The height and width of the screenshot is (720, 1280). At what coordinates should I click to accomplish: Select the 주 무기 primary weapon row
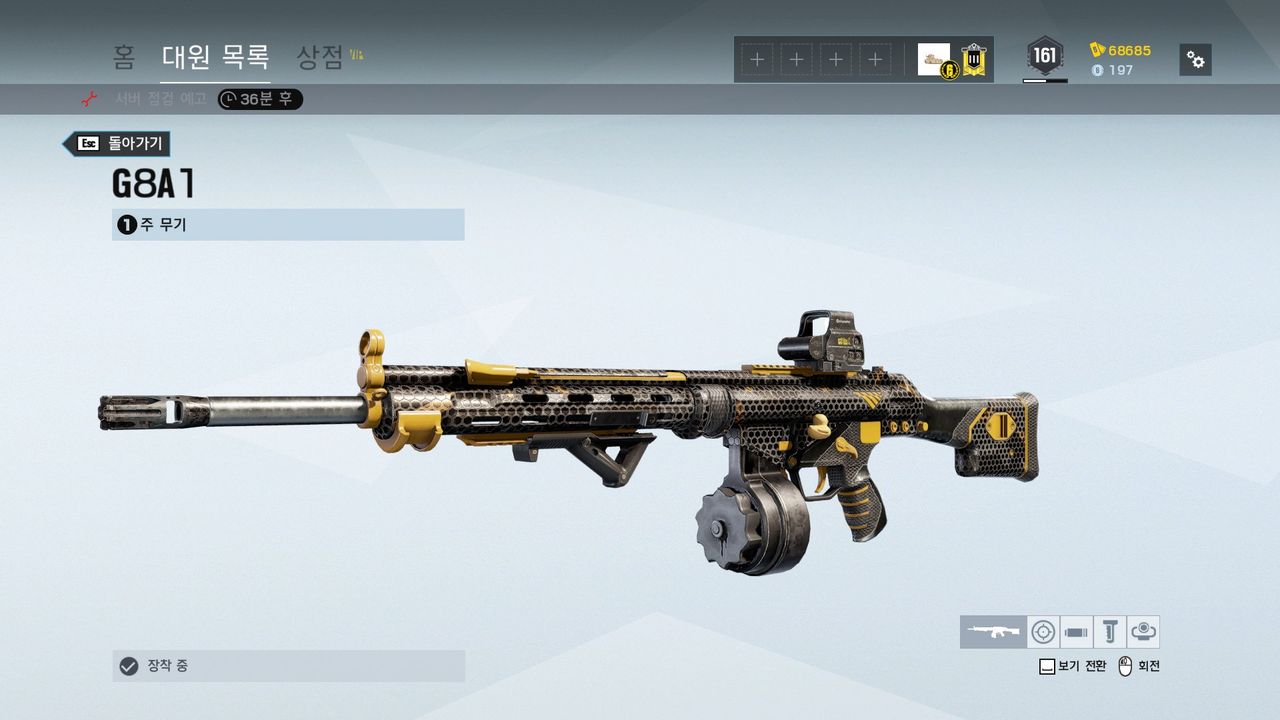pos(288,225)
